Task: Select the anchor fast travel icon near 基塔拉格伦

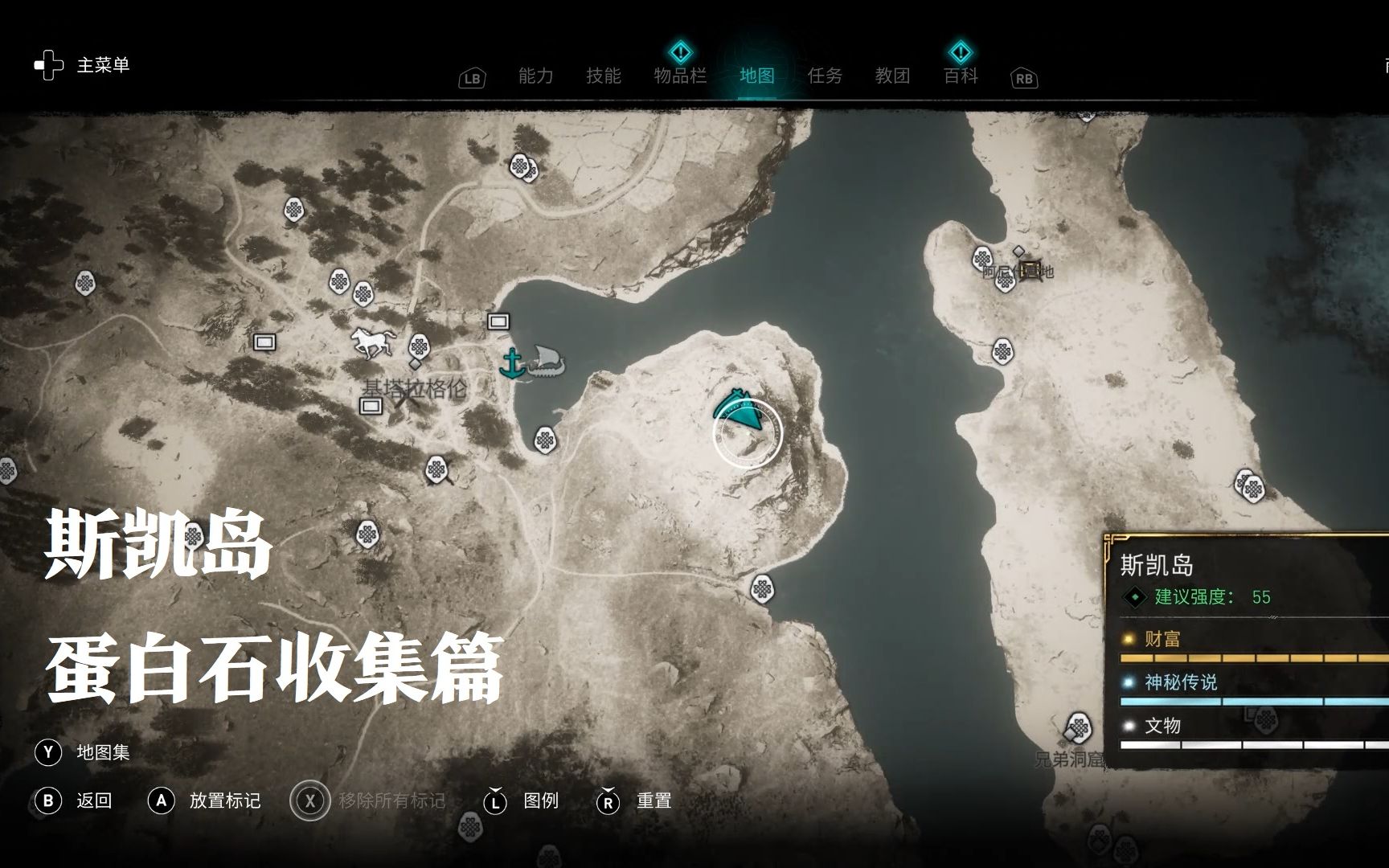Action: tap(512, 361)
